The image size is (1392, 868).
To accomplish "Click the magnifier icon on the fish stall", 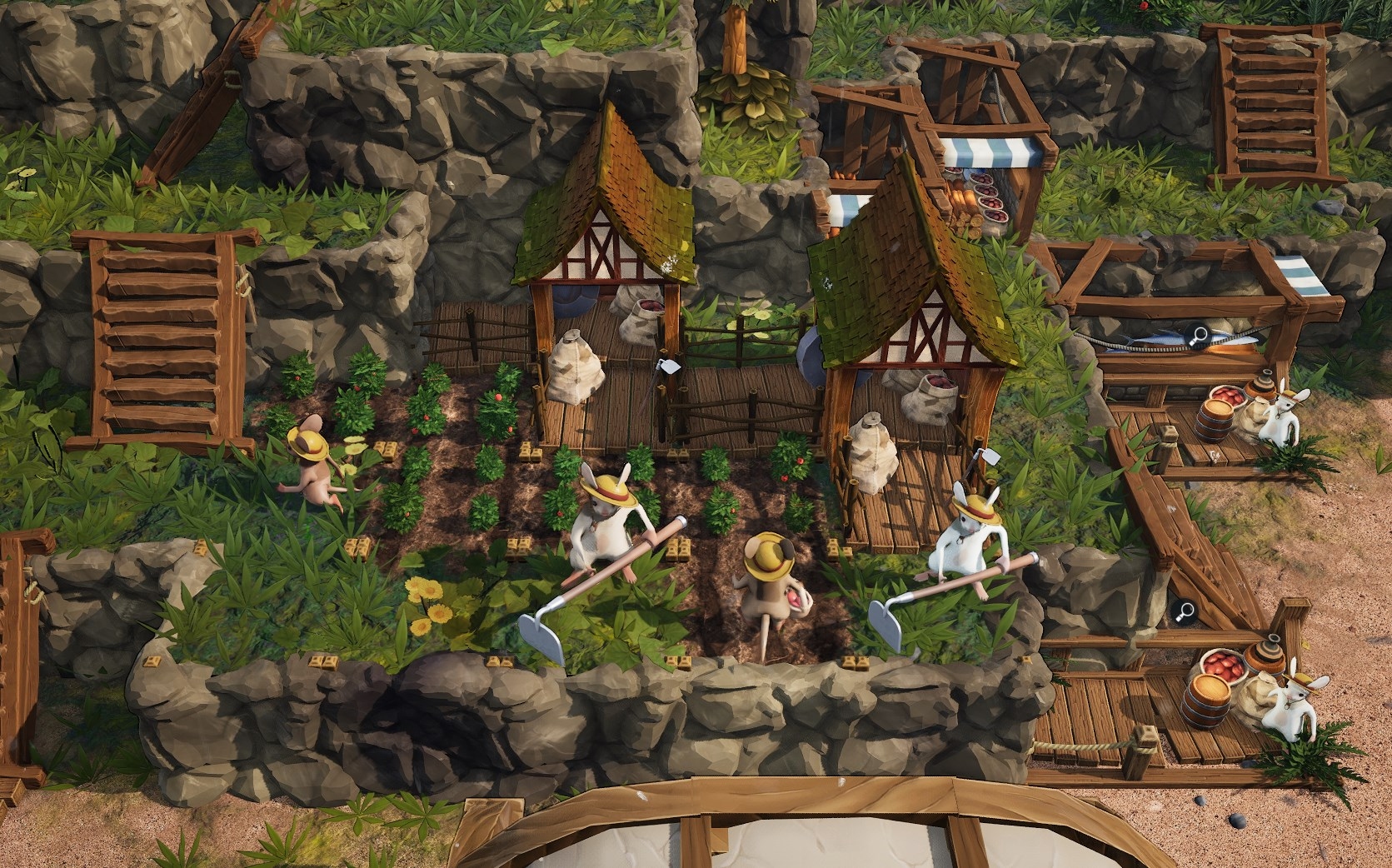I will 1200,336.
